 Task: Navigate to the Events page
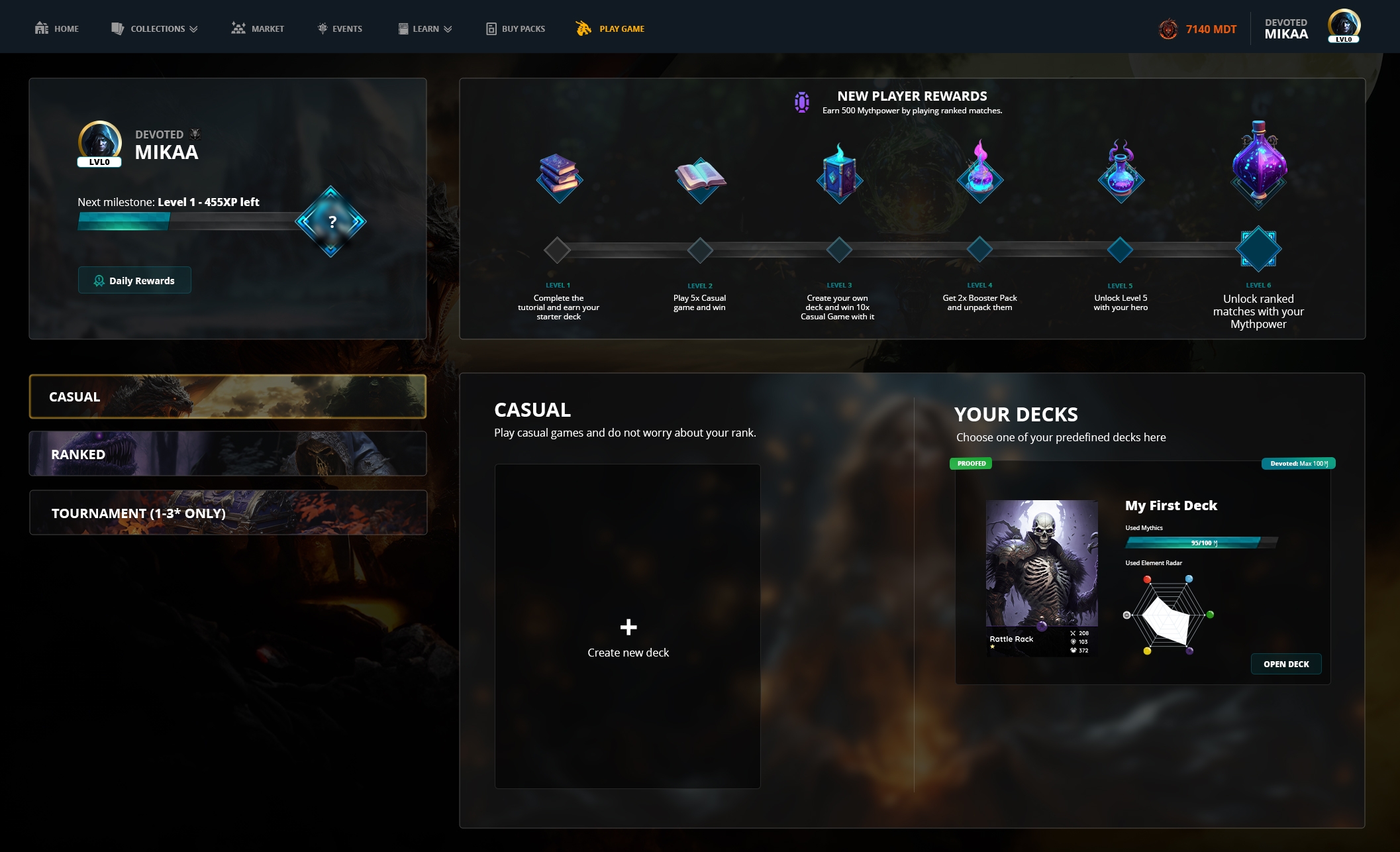click(x=340, y=28)
